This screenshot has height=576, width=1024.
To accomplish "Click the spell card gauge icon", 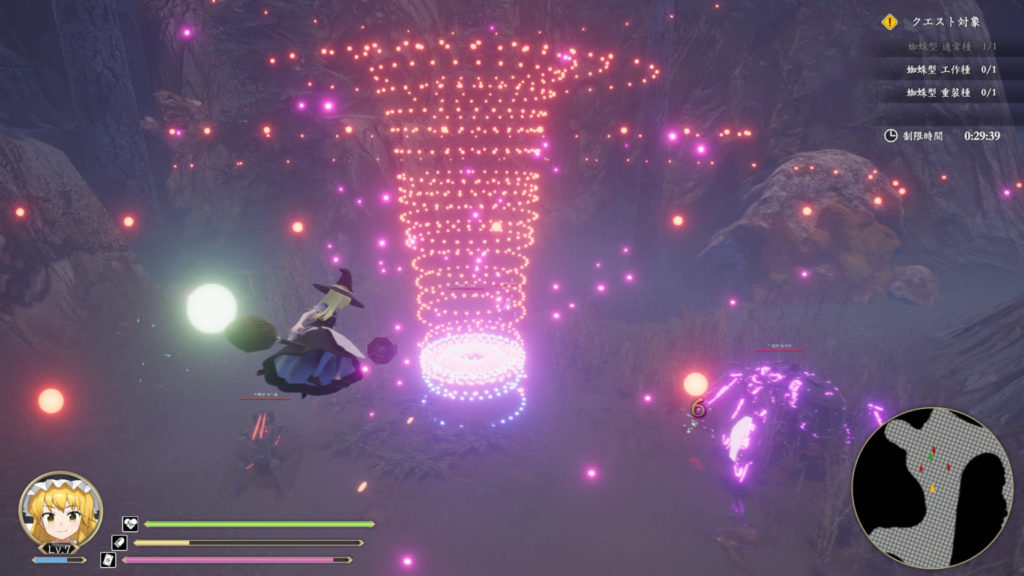I will [108, 560].
